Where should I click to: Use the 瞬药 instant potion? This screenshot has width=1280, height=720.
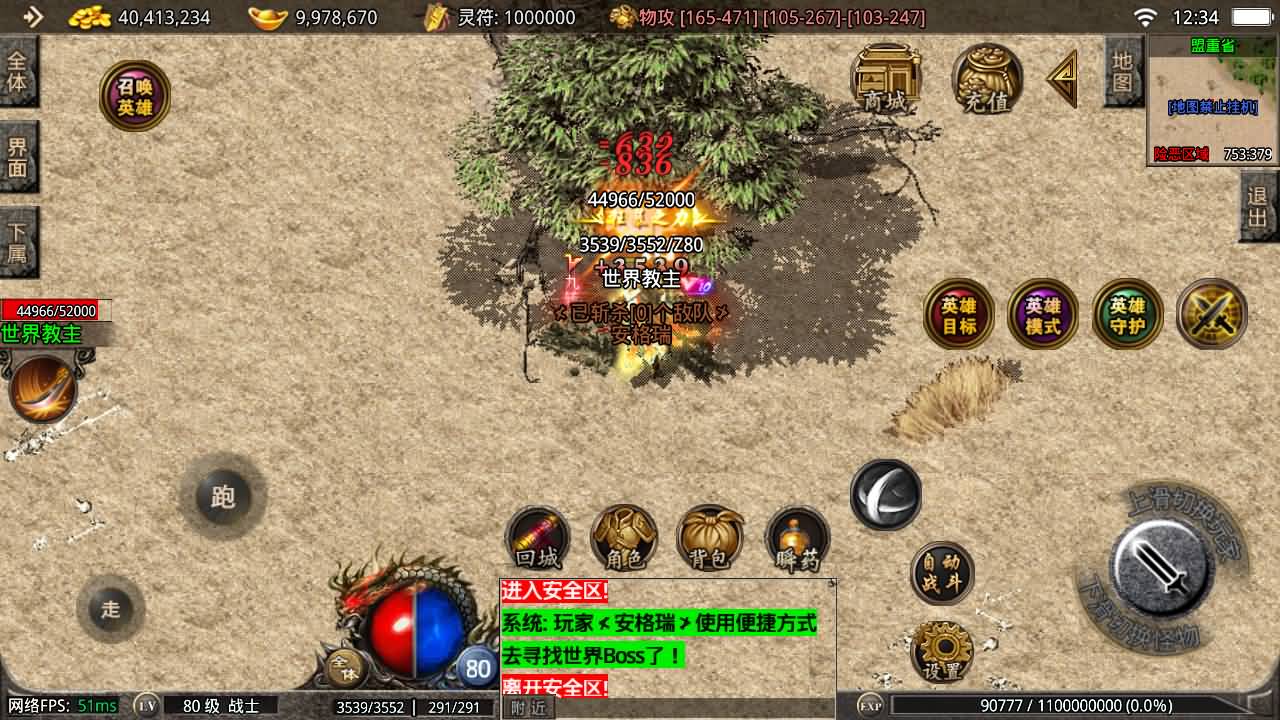coord(797,540)
